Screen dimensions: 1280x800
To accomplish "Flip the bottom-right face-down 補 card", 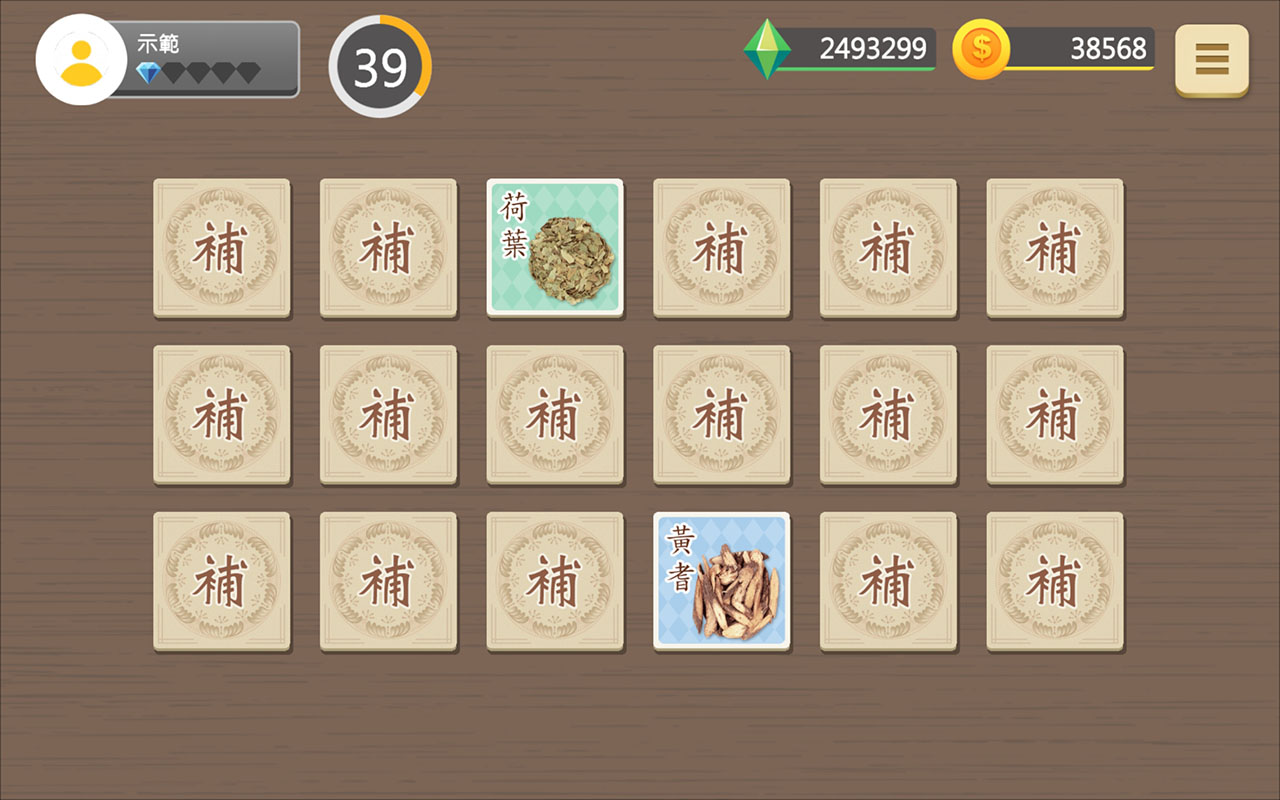I will [1054, 580].
